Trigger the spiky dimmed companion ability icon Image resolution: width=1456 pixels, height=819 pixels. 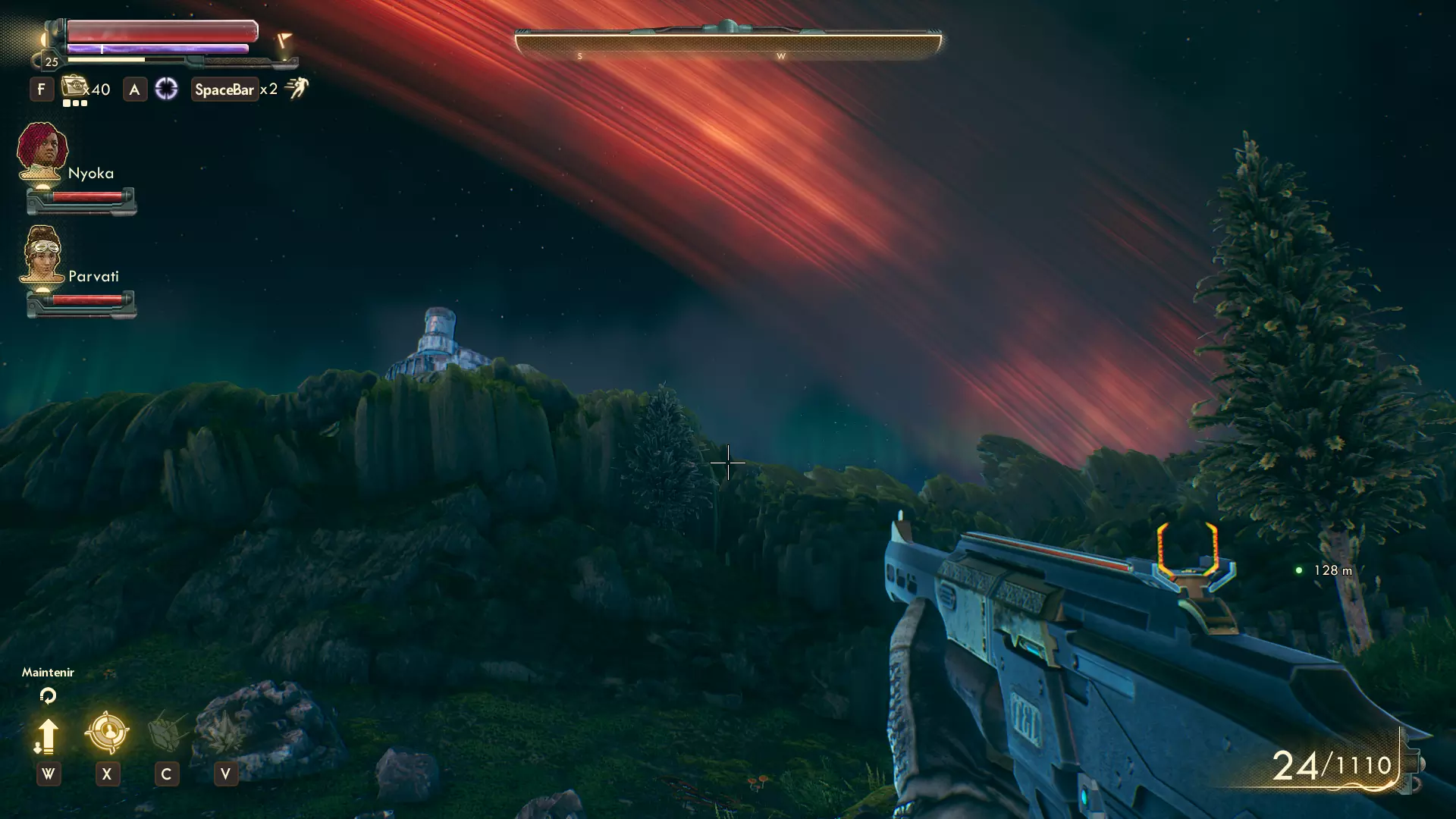pos(224,733)
